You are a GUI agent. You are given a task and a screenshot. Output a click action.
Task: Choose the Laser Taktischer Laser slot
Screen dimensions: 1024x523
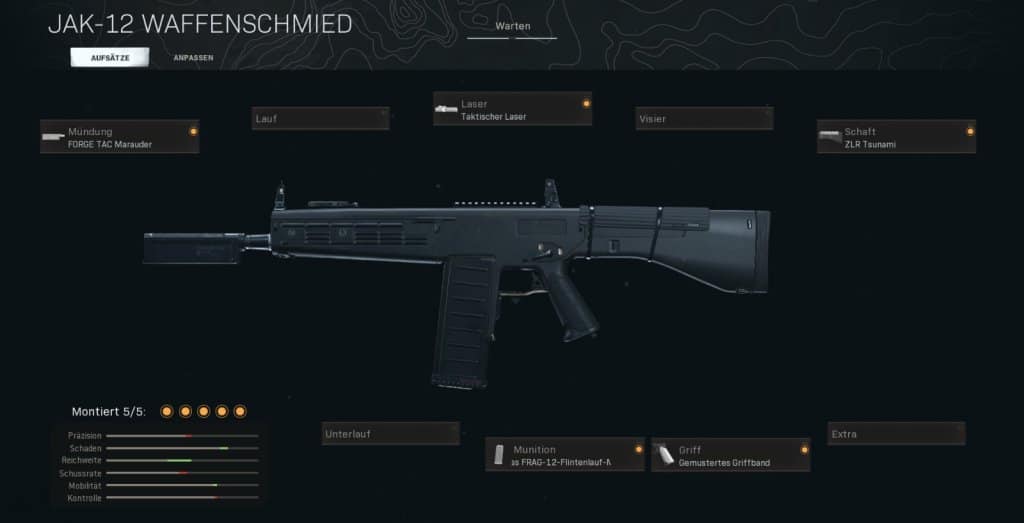pos(512,109)
